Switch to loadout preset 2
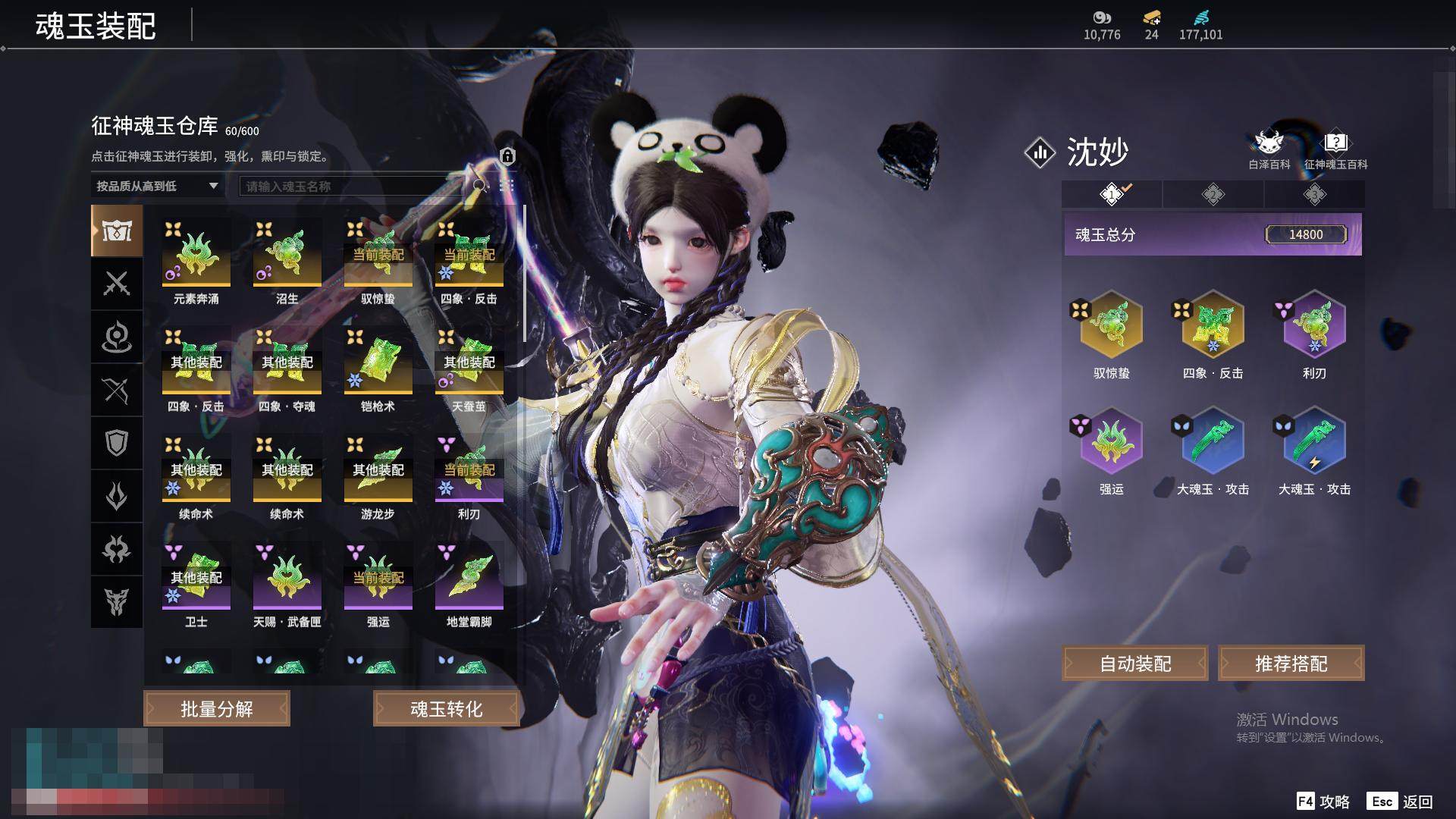Screen dimensions: 1456x819 point(1213,194)
